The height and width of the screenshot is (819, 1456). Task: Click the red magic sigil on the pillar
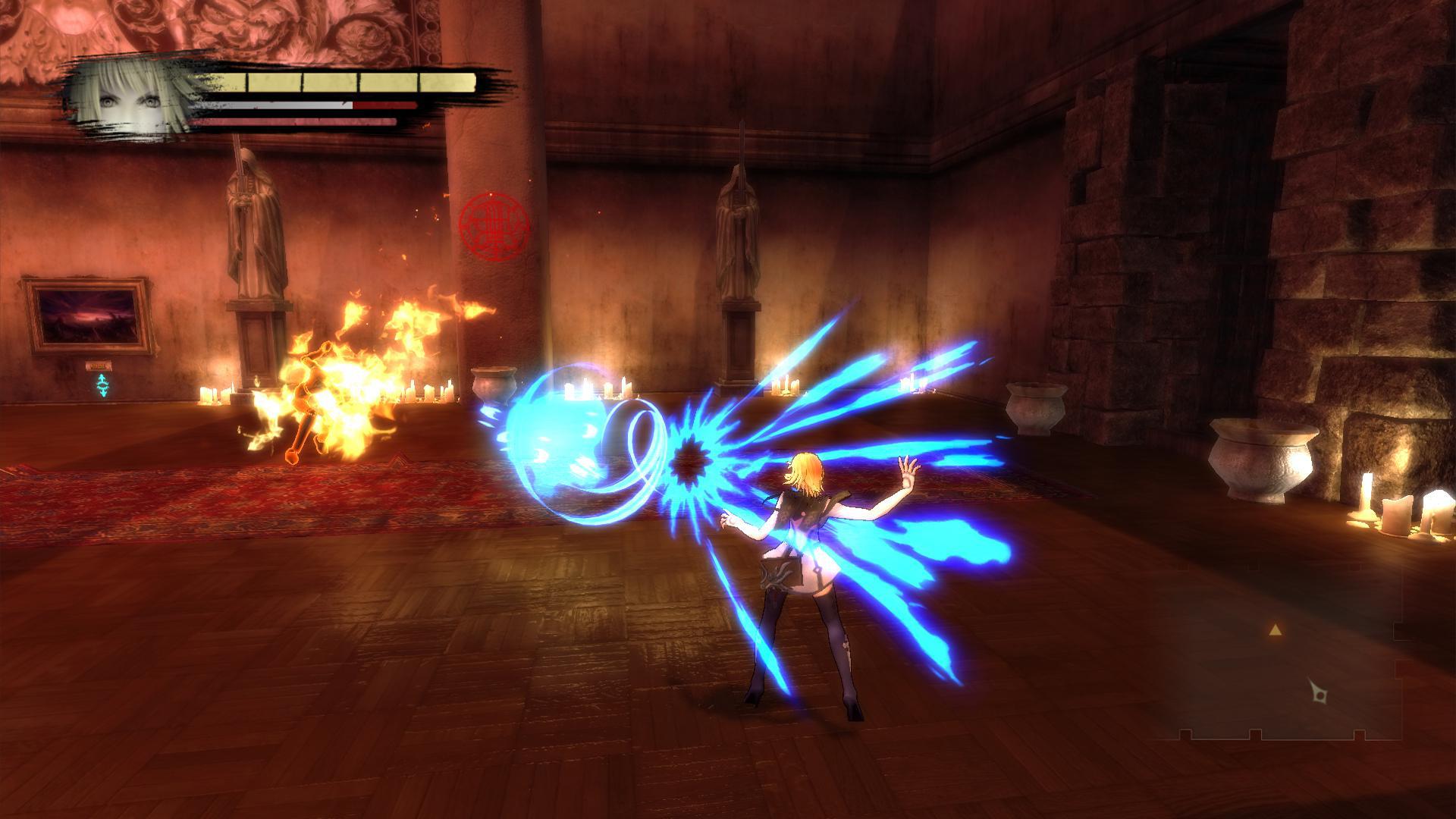tap(494, 225)
